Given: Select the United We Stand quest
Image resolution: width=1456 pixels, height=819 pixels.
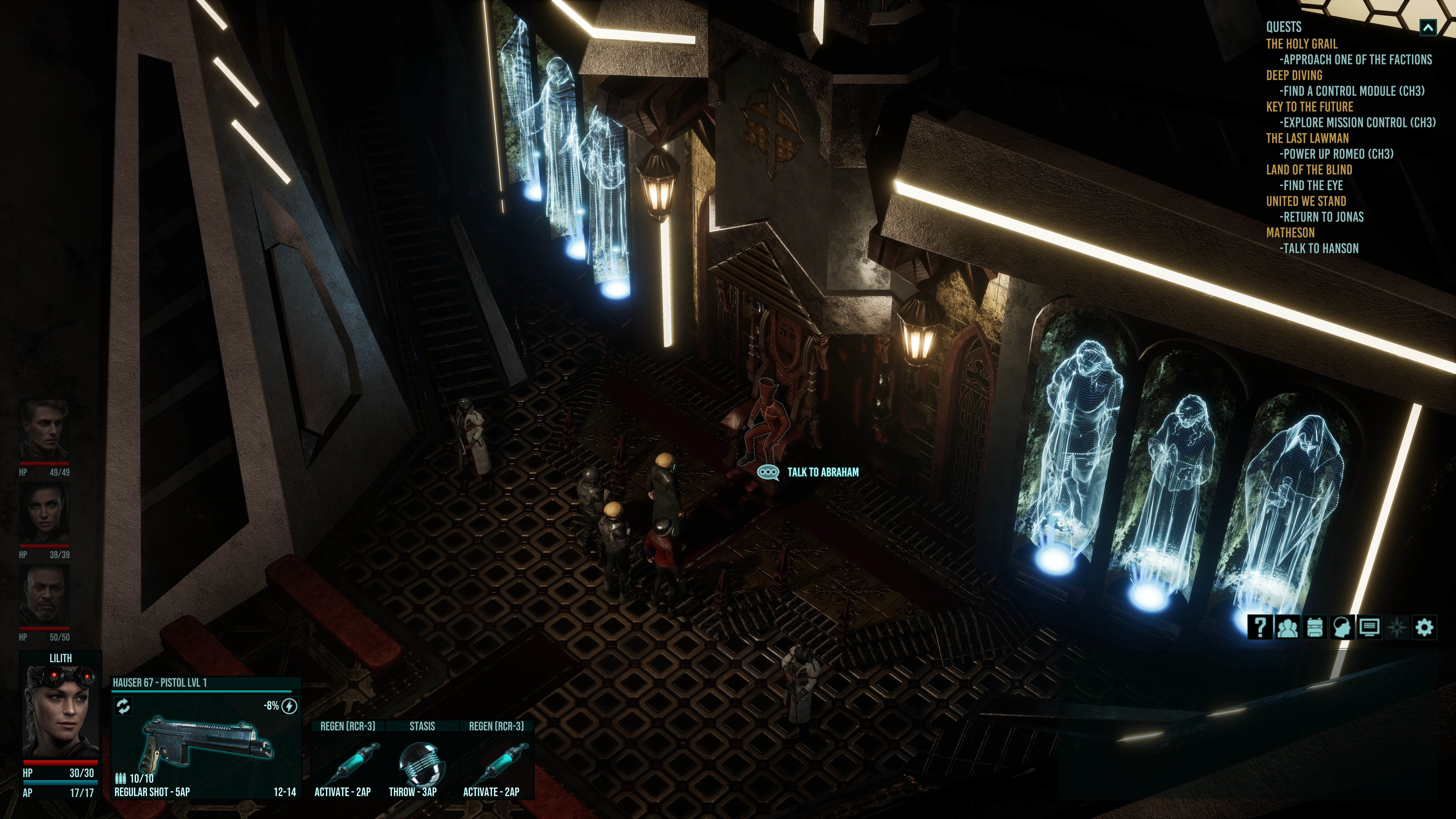Looking at the screenshot, I should click(x=1306, y=201).
